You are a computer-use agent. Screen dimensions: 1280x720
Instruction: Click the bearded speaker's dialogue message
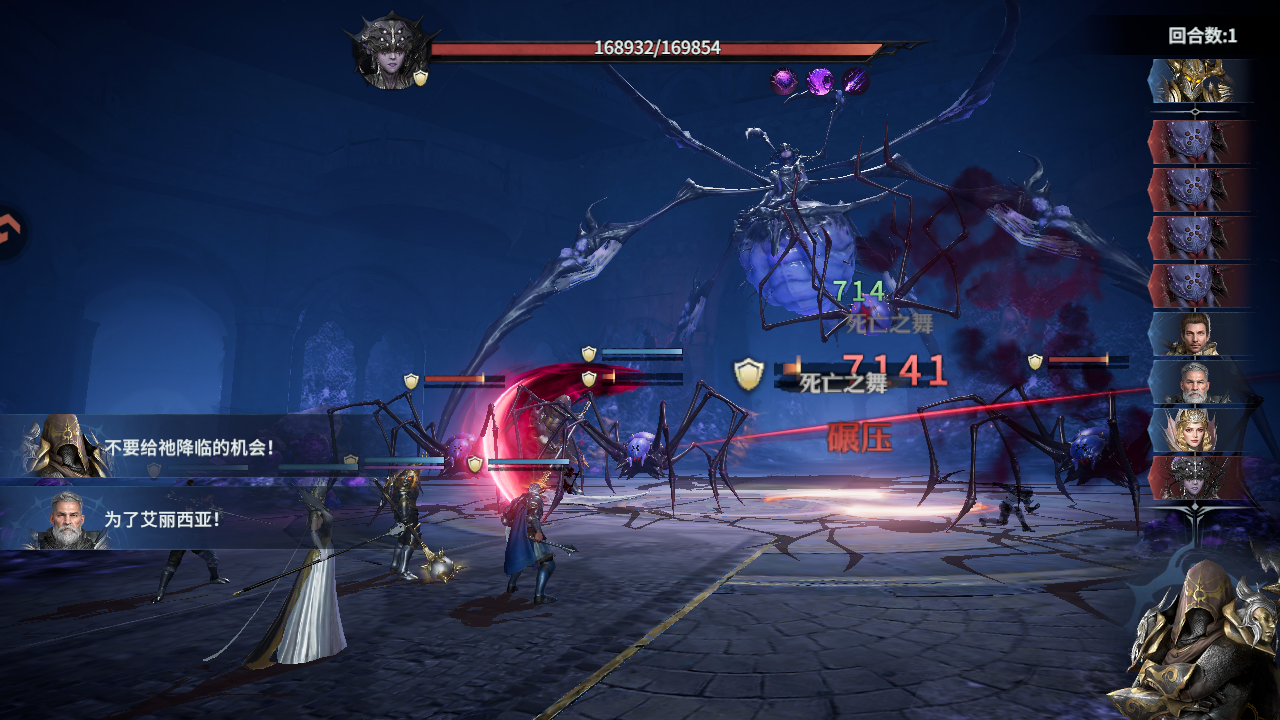163,520
